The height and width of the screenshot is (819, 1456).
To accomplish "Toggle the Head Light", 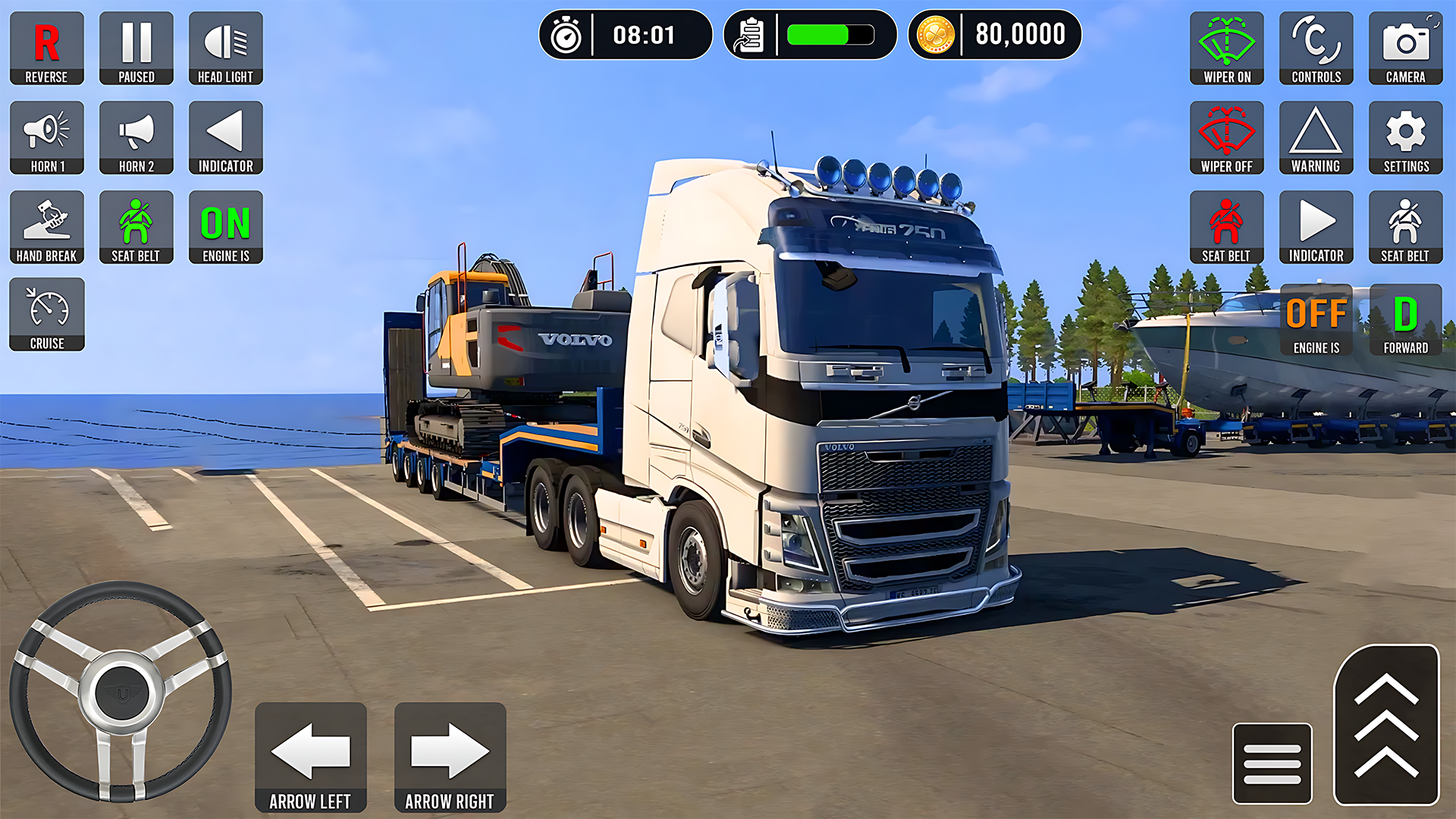I will point(225,48).
